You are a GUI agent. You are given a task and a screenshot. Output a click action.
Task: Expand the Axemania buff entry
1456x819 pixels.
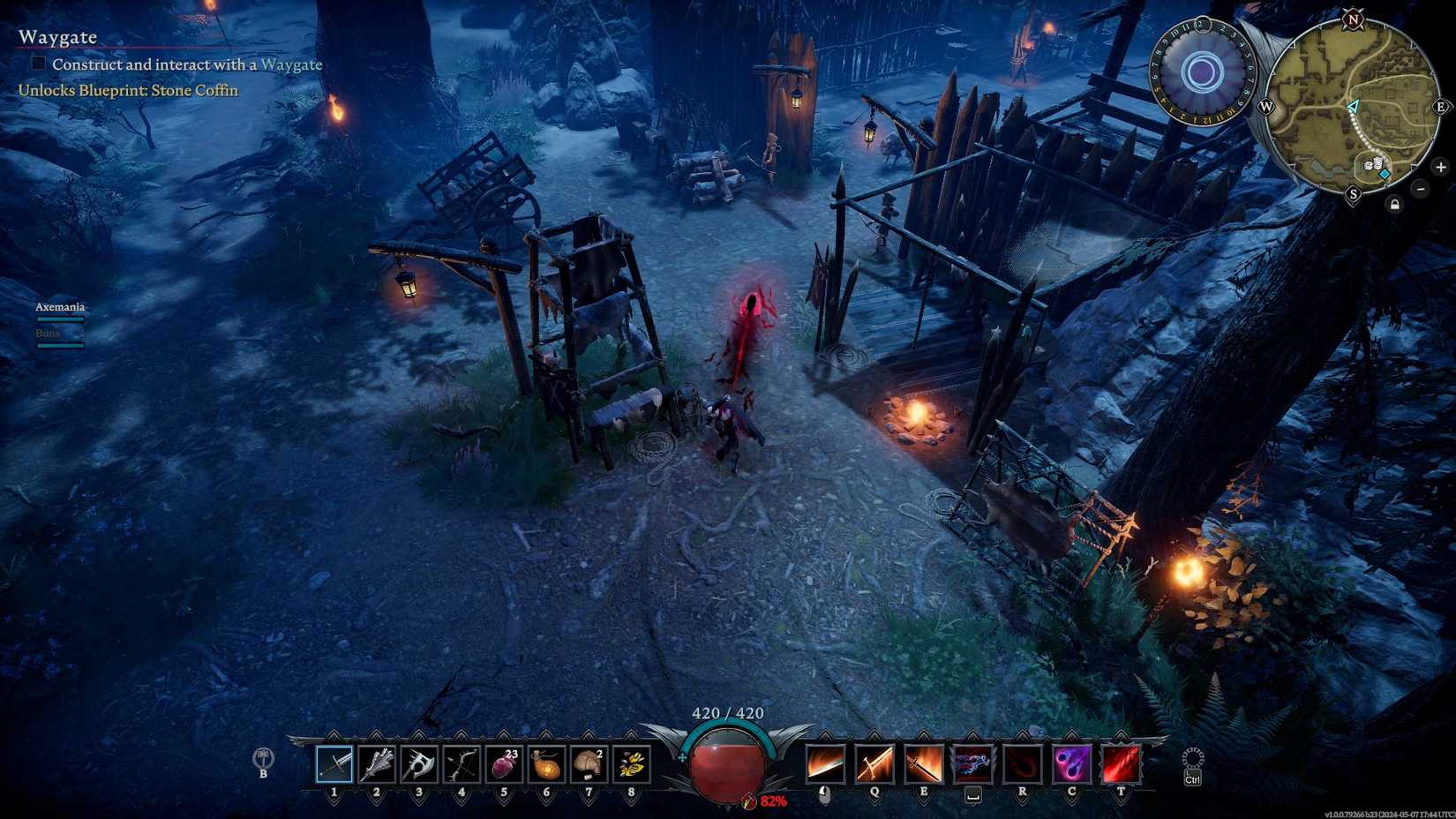pyautogui.click(x=59, y=306)
